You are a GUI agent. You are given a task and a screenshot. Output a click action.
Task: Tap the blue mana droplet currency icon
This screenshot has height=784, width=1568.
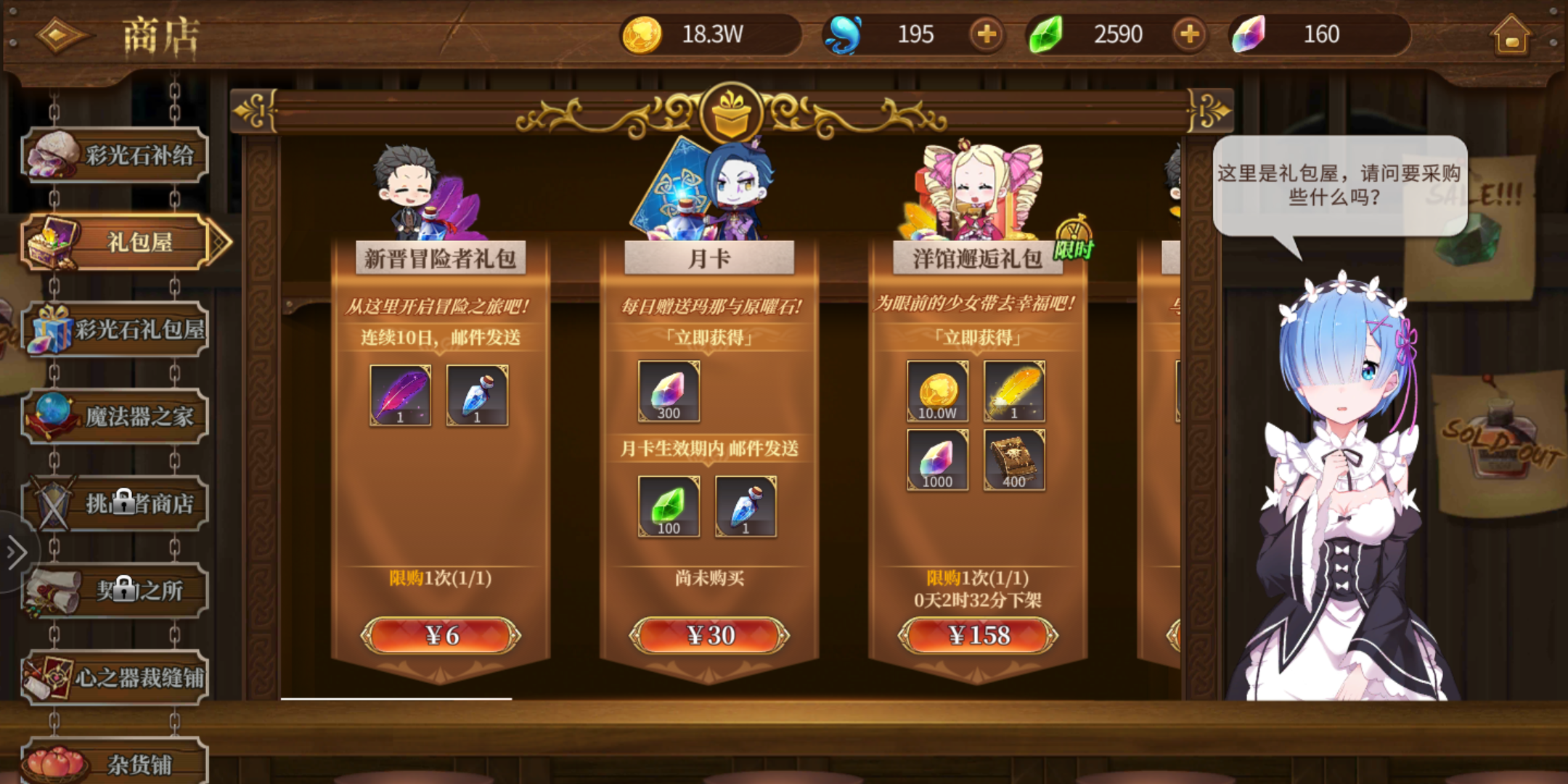pos(844,32)
